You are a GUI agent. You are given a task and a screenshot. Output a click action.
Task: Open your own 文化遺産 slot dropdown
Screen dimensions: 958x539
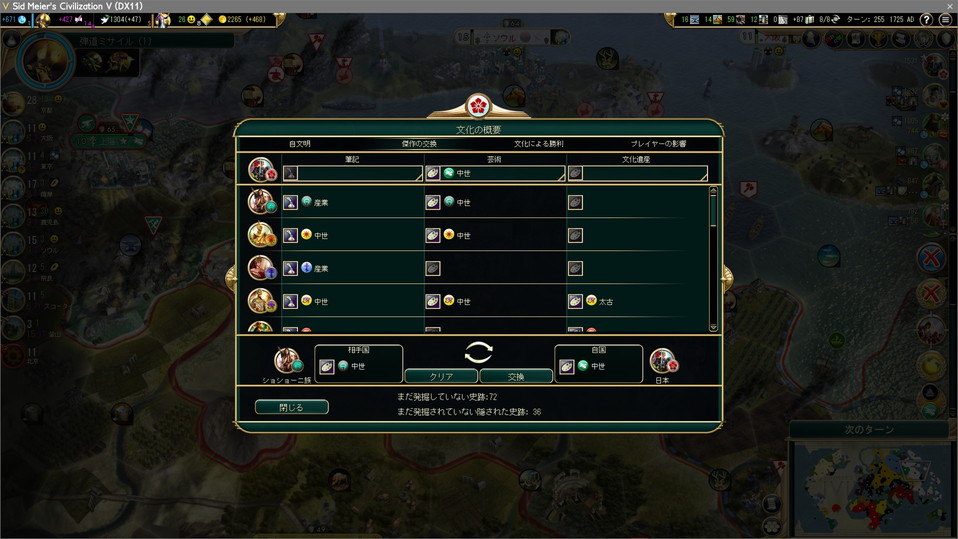pyautogui.click(x=637, y=173)
